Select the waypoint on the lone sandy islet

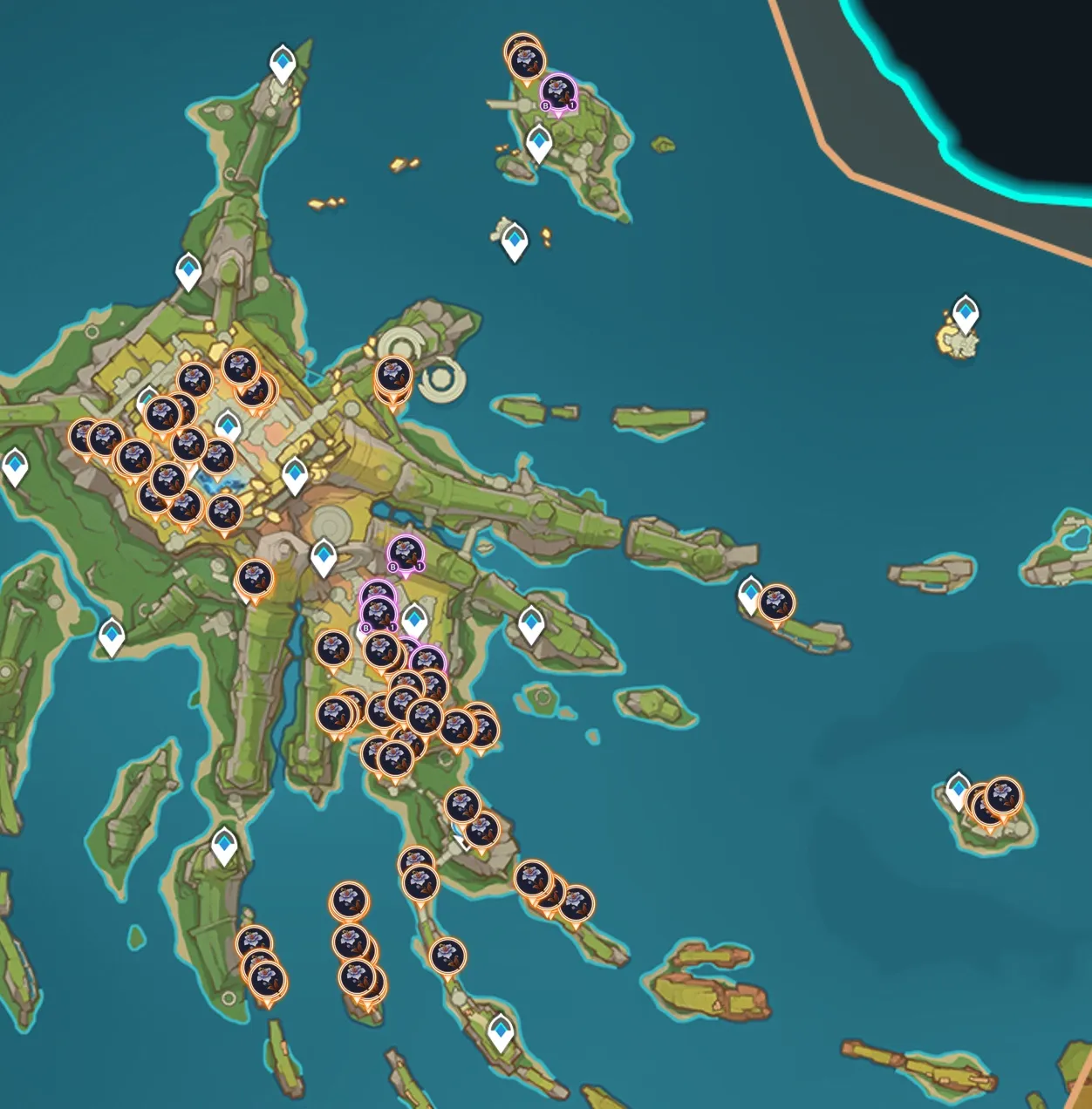[x=965, y=312]
